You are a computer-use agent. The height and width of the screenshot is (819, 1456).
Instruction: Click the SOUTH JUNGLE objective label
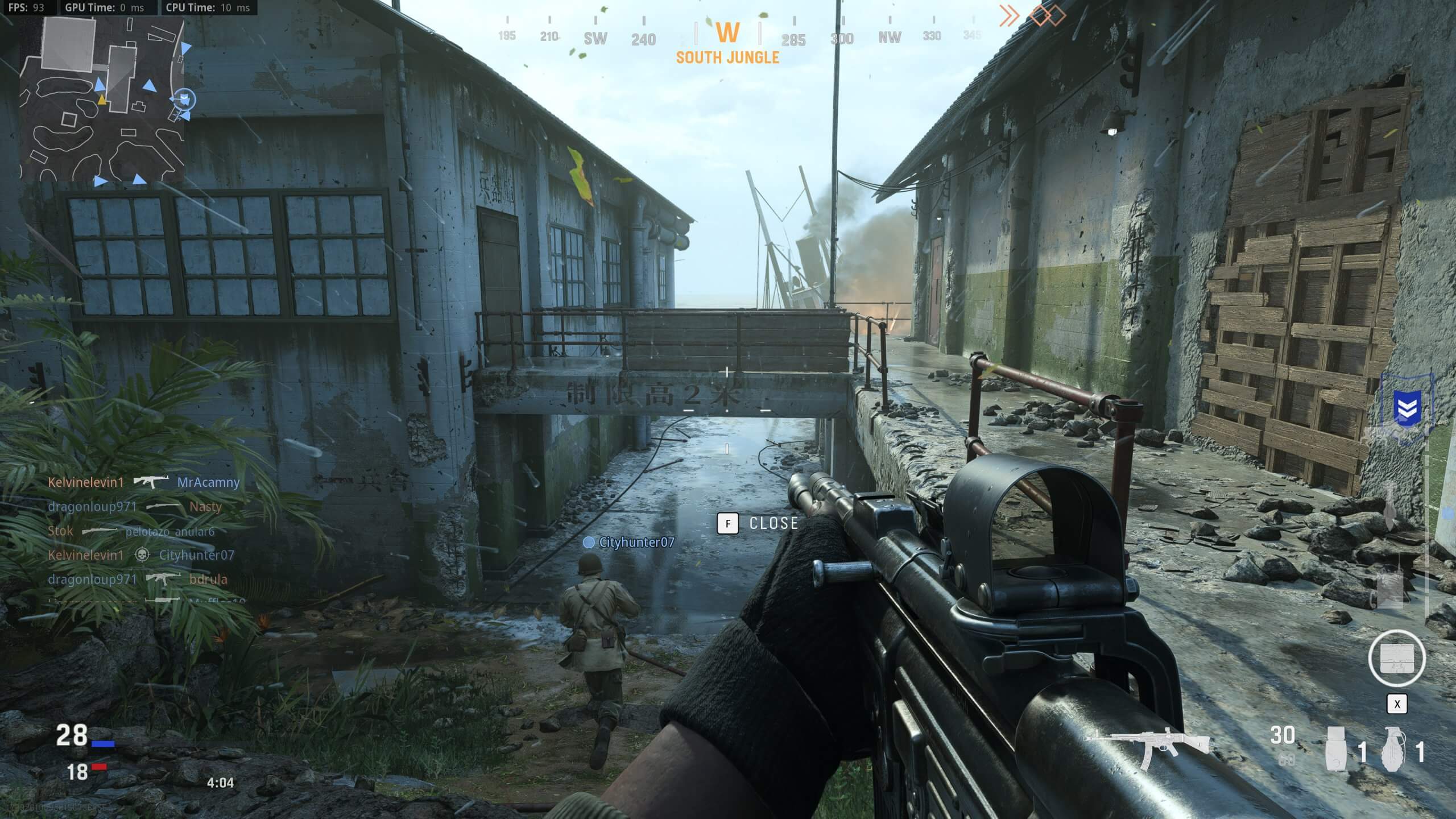727,57
